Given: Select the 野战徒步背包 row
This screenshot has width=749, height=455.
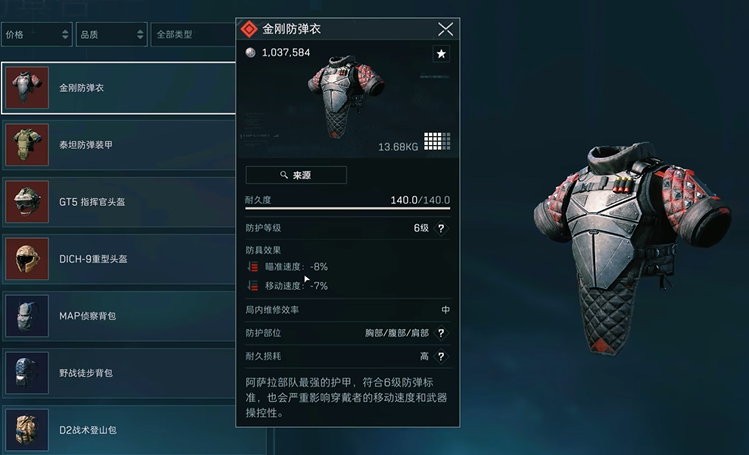Looking at the screenshot, I should click(x=120, y=373).
